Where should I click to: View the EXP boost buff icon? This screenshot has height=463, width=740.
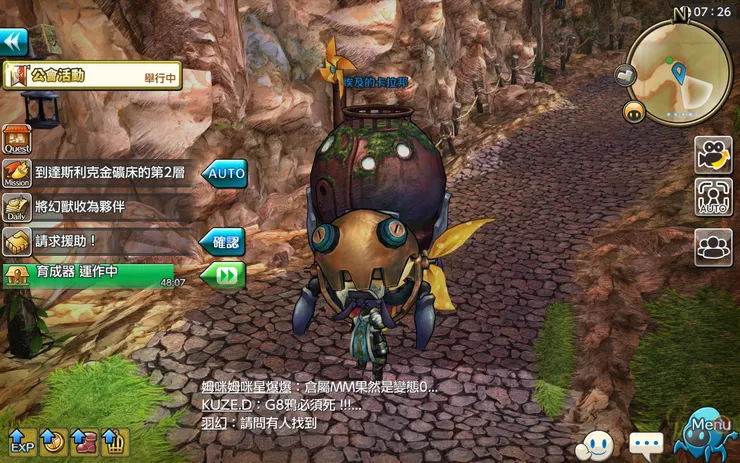click(x=21, y=440)
